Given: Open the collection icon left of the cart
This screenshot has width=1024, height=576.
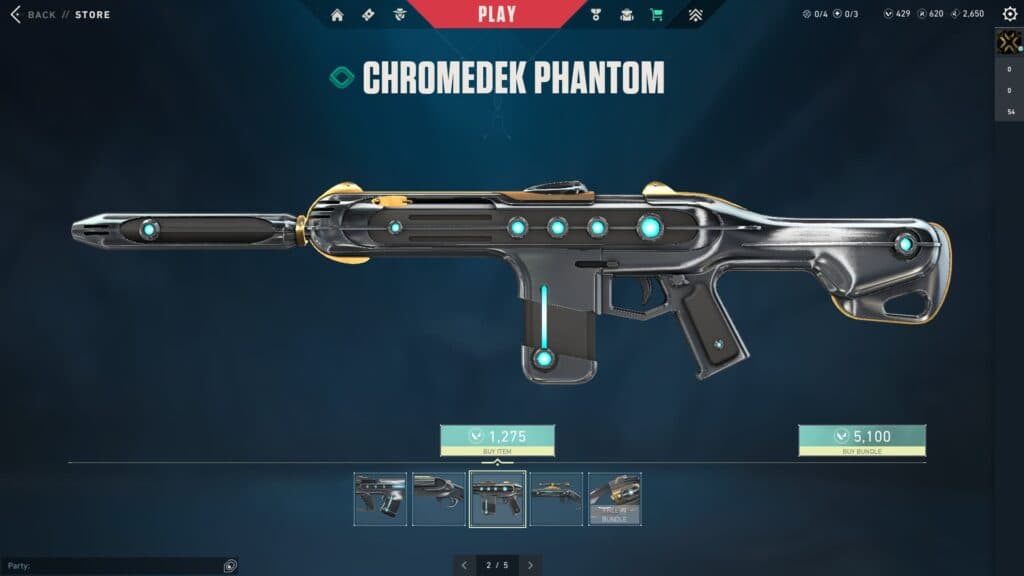Looking at the screenshot, I should [x=627, y=15].
